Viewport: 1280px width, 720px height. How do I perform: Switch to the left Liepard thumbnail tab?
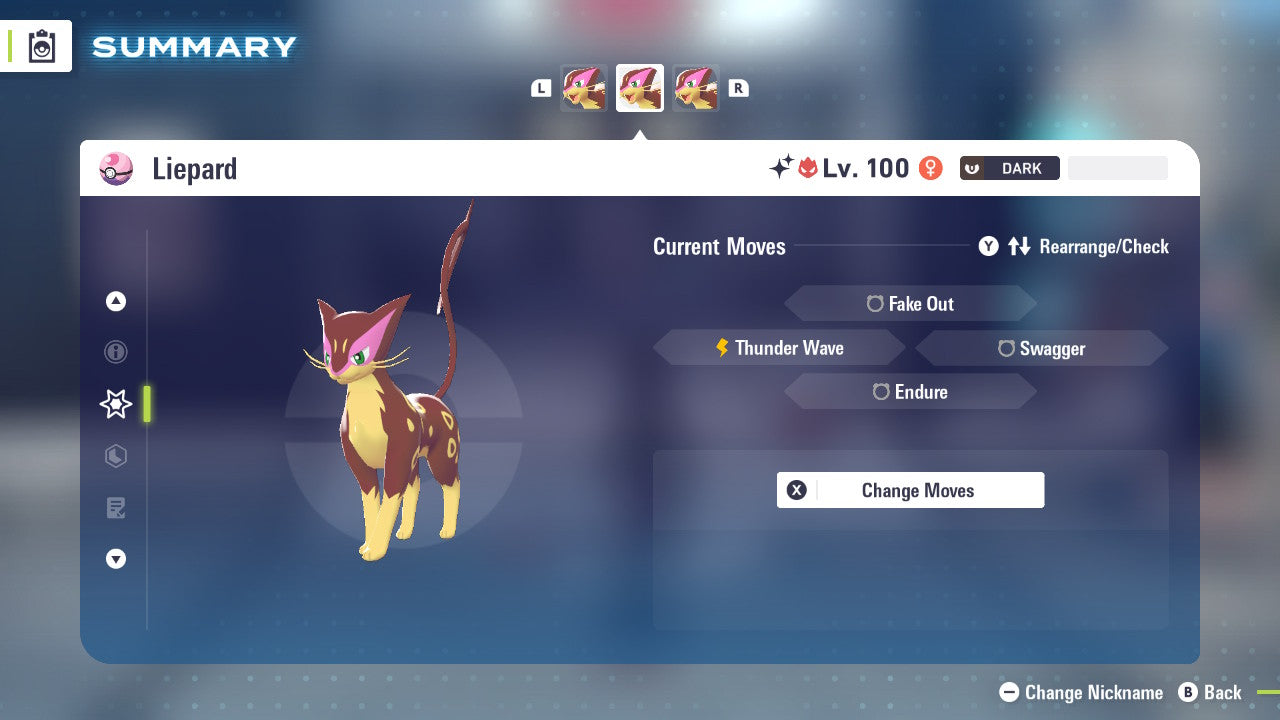[x=584, y=88]
